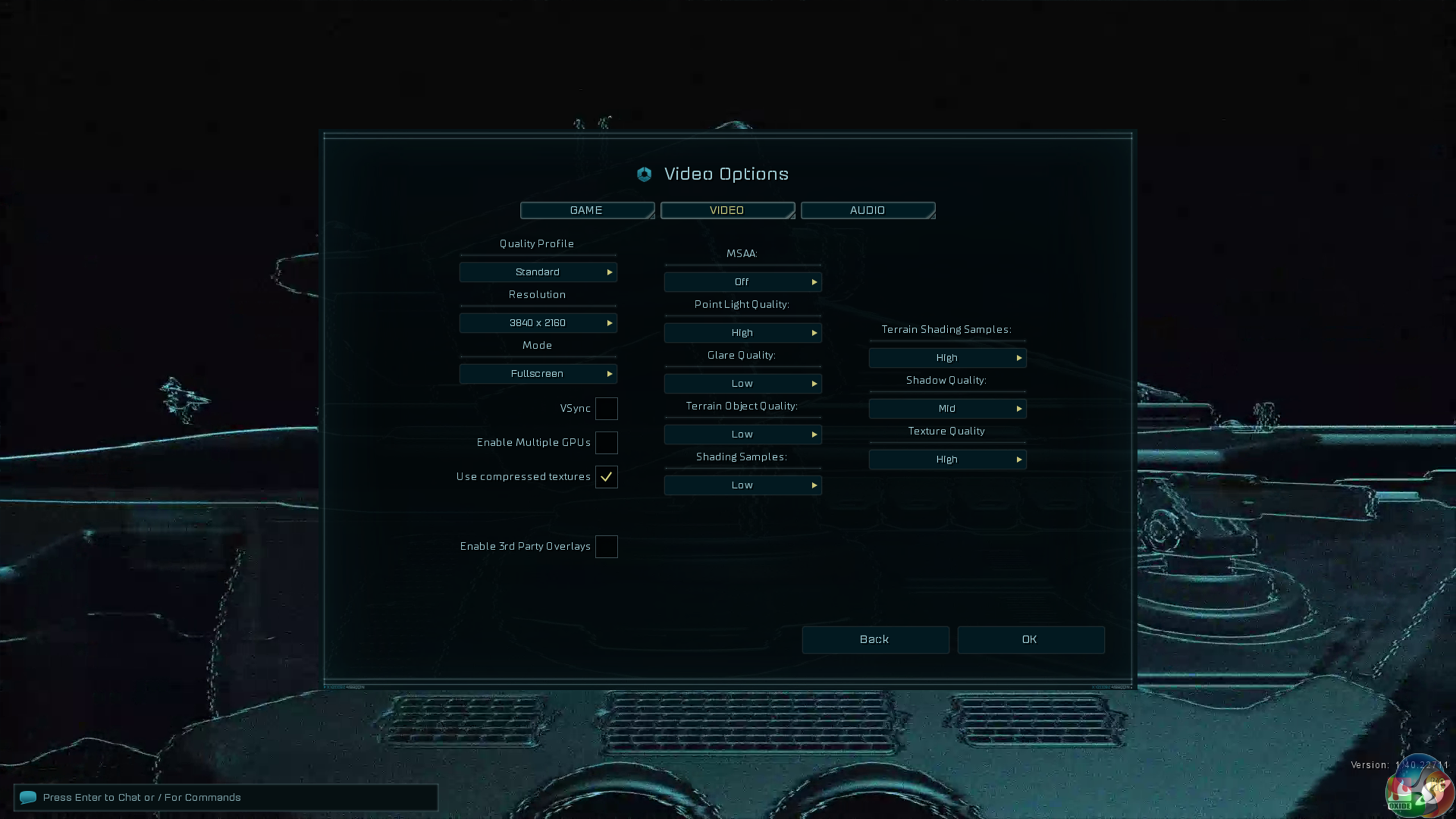Enable Multiple GPUs checkbox
Screen dimensions: 1456x819
pyautogui.click(x=606, y=442)
